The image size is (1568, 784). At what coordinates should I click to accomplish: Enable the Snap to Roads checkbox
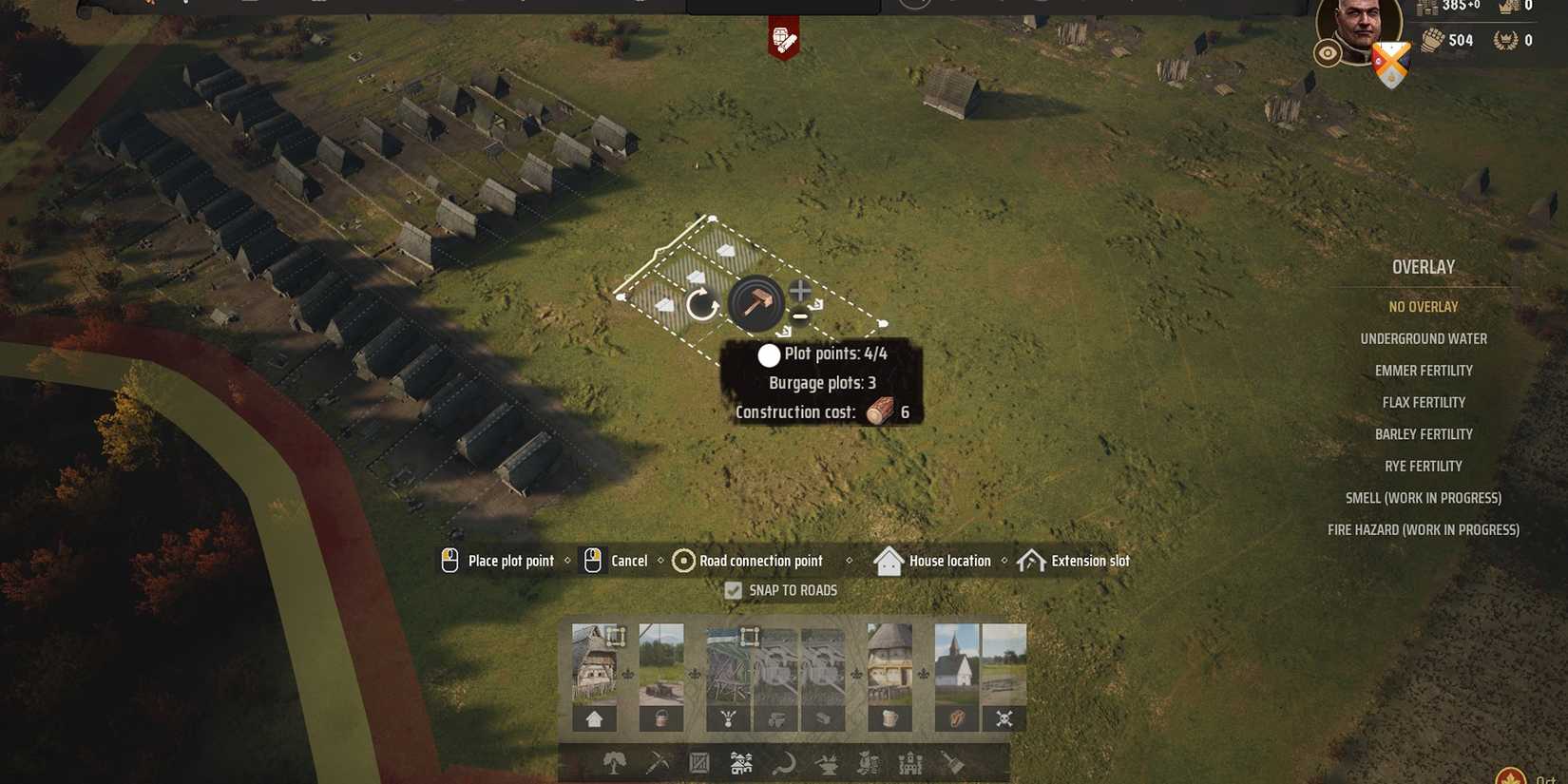732,590
